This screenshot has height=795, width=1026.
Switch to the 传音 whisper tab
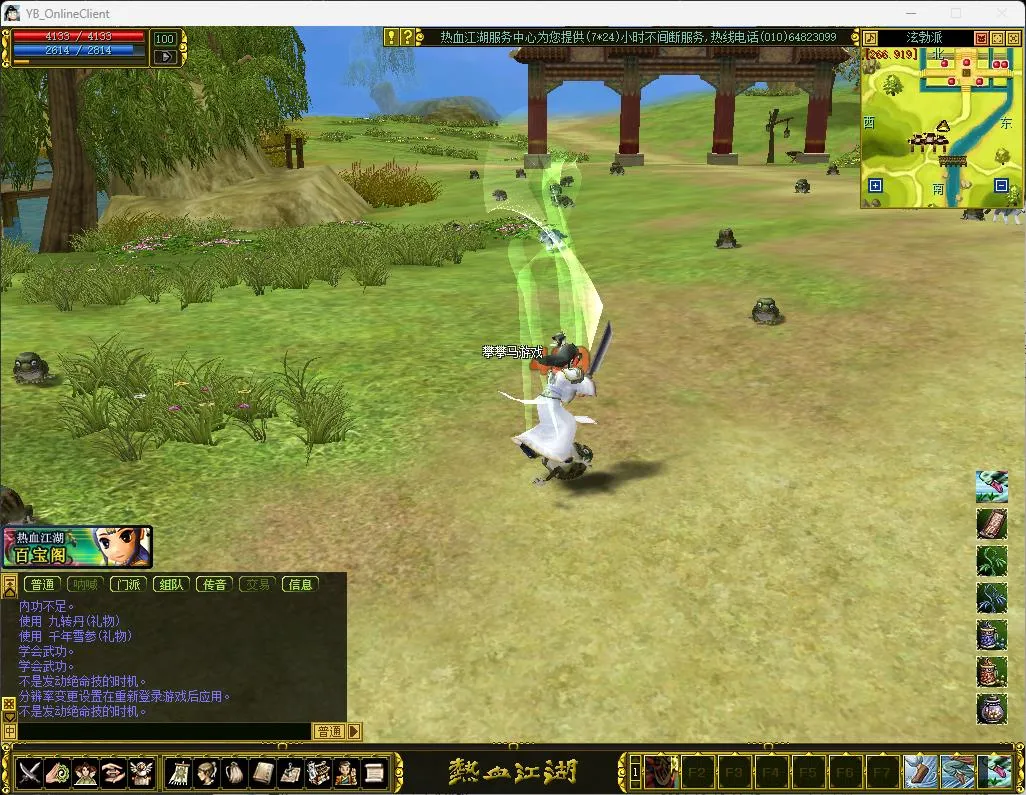point(214,584)
